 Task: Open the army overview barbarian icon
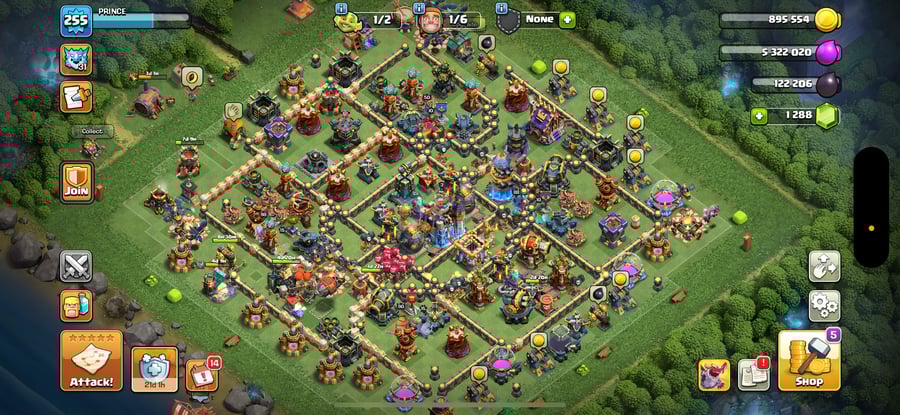(76, 305)
